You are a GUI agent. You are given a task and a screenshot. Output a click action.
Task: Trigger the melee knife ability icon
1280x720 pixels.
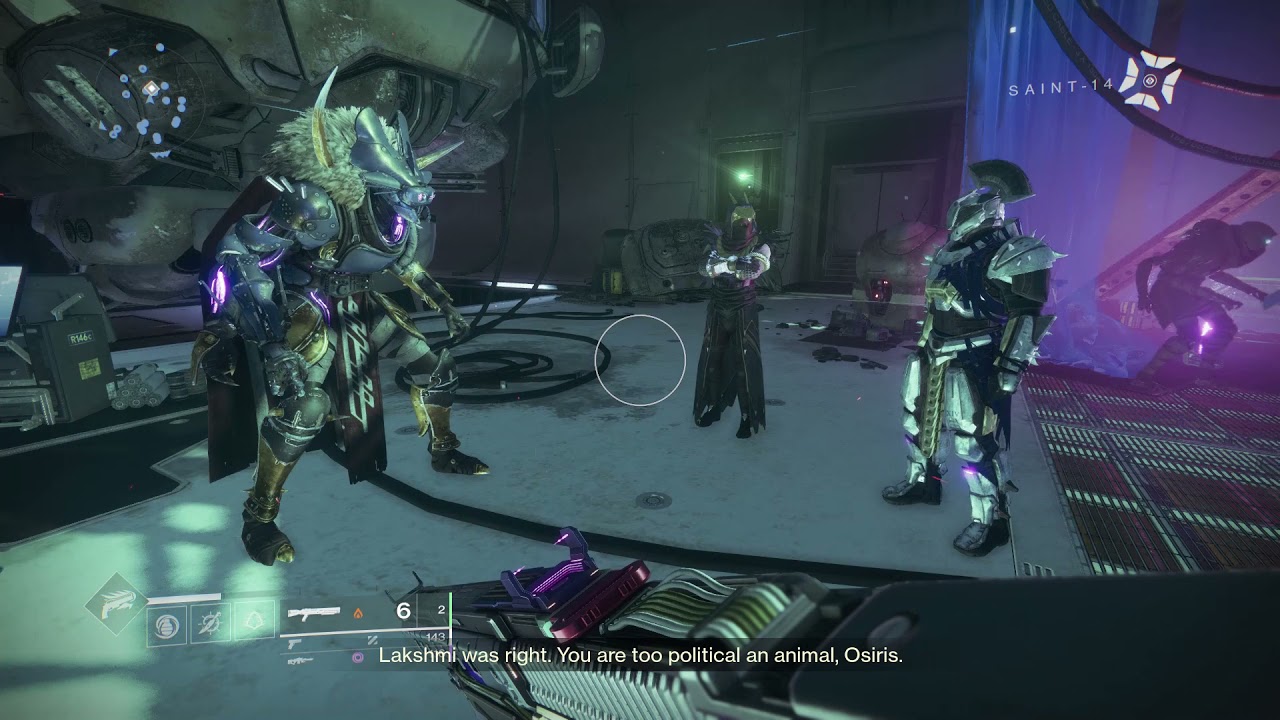pos(210,624)
